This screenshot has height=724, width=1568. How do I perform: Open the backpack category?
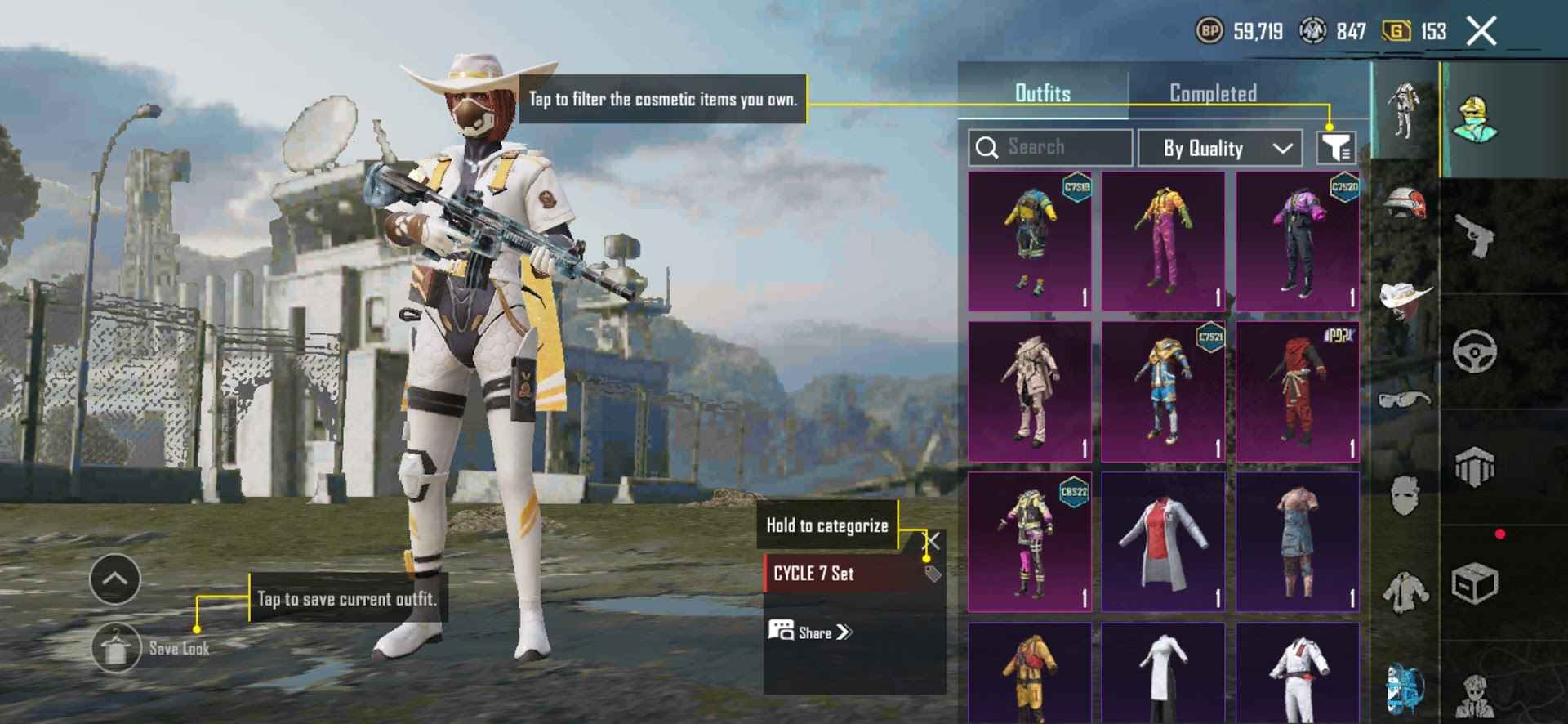pyautogui.click(x=1405, y=687)
